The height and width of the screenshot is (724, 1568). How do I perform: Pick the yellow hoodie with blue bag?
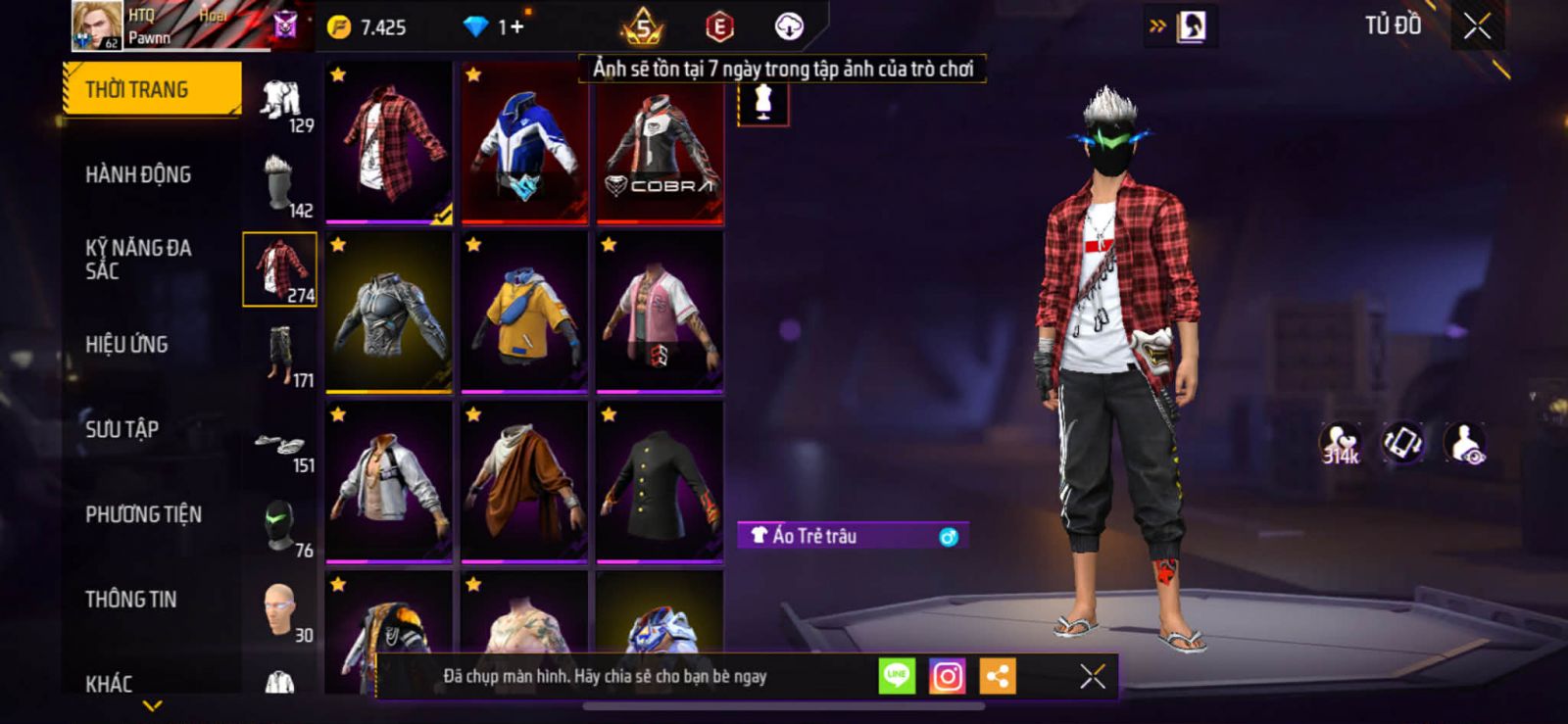[x=524, y=312]
